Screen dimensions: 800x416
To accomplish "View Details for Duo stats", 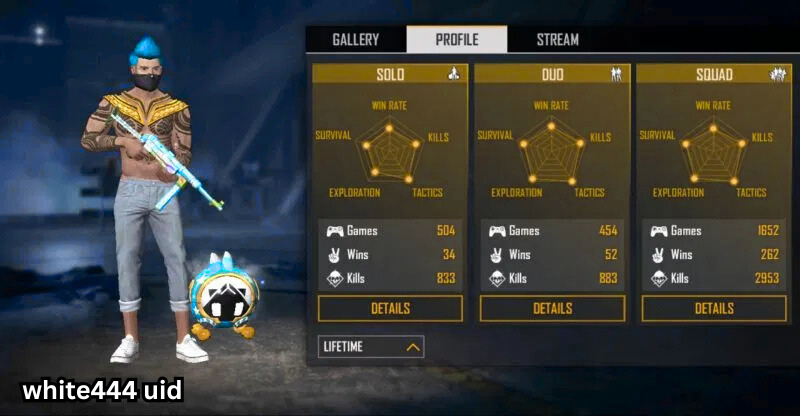I will pyautogui.click(x=552, y=308).
